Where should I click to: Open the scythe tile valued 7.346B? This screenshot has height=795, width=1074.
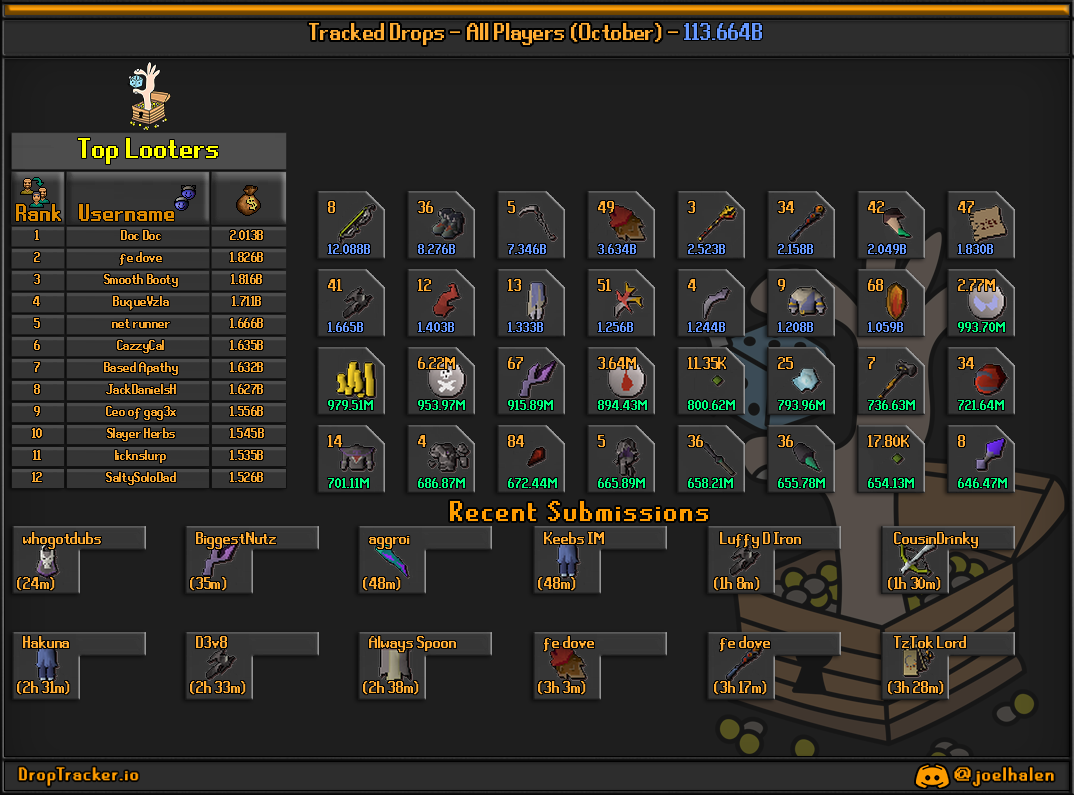pyautogui.click(x=531, y=225)
